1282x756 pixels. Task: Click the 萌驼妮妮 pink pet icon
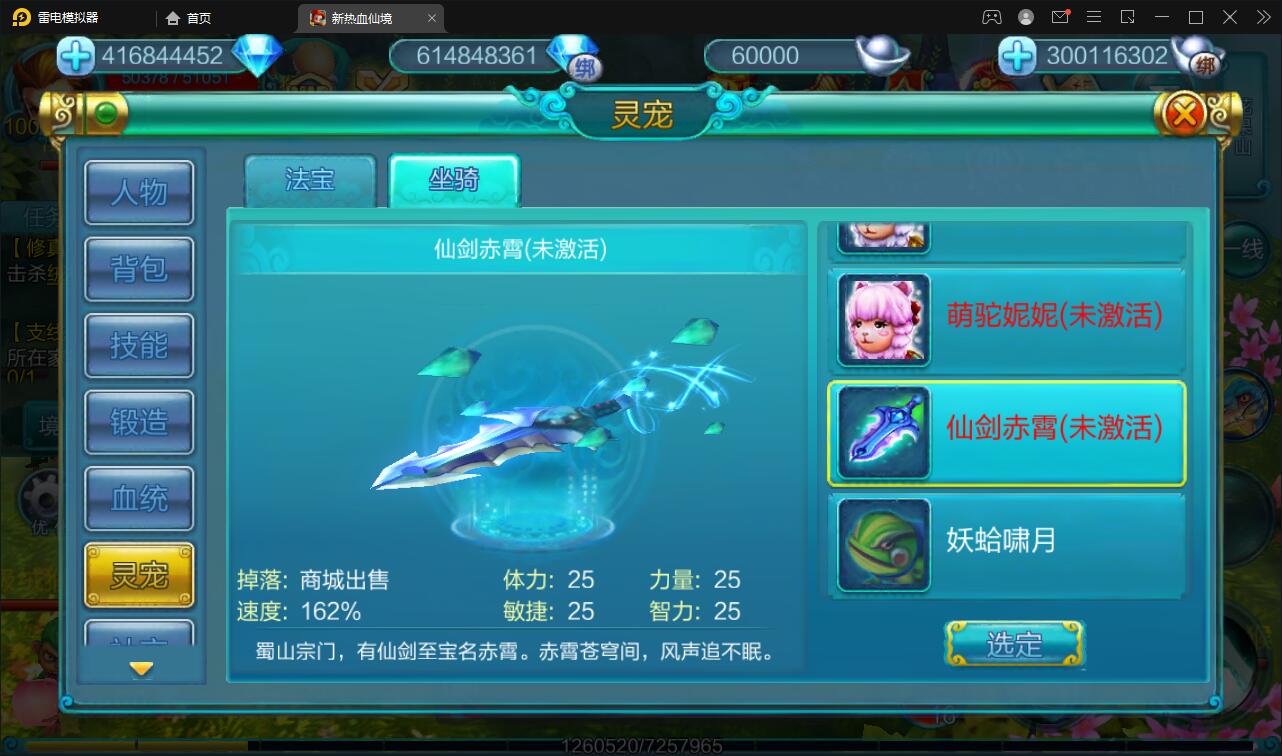(882, 319)
